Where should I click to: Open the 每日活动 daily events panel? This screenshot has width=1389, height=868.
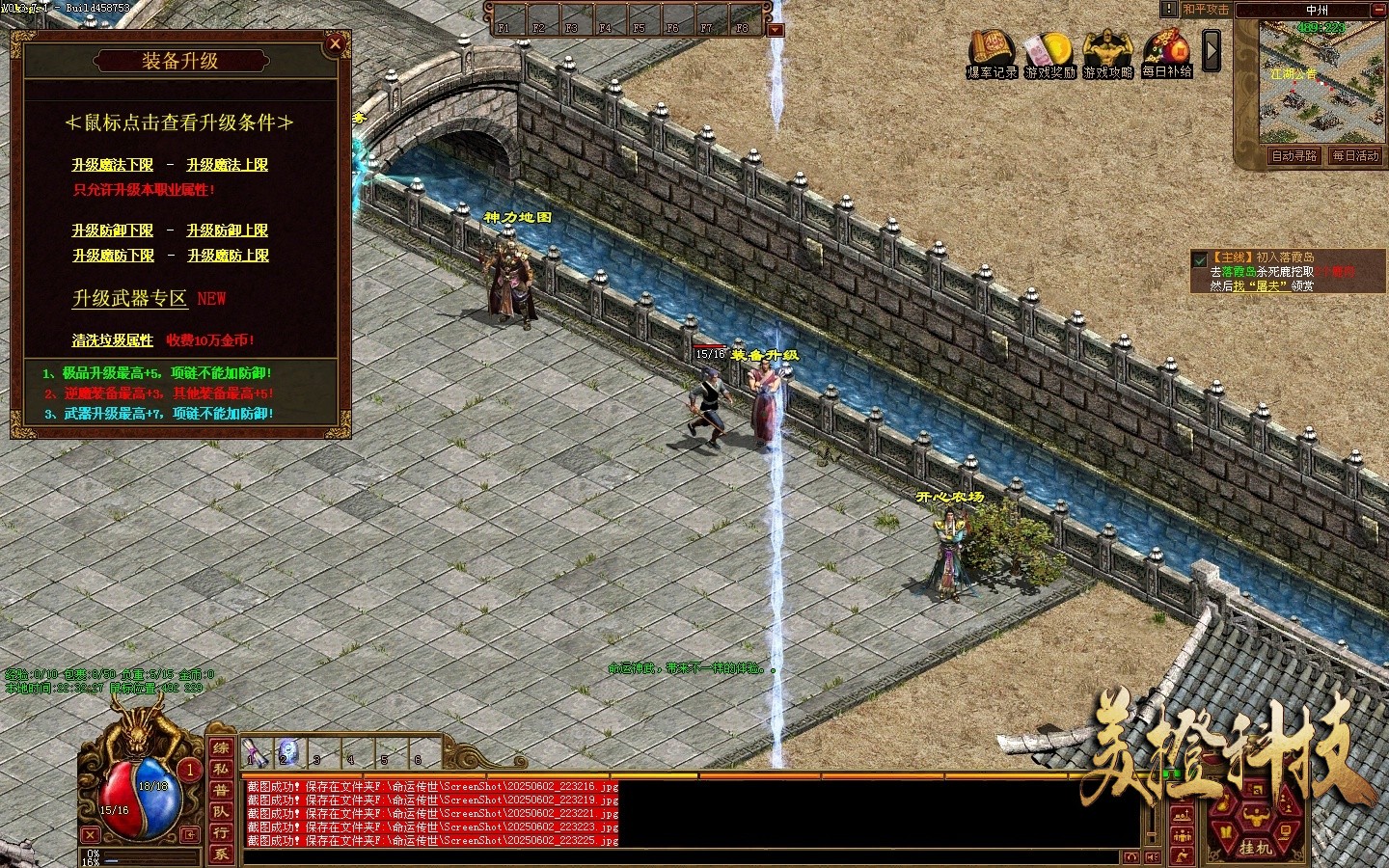pos(1355,156)
